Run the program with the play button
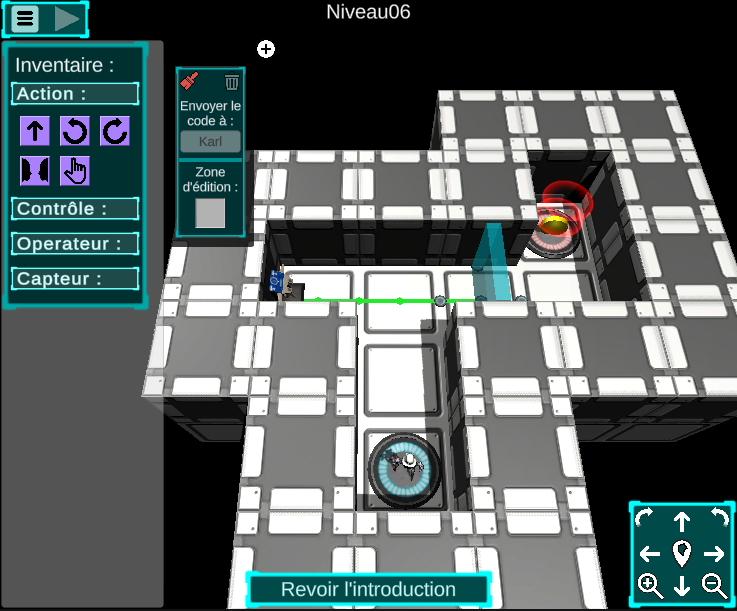The height and width of the screenshot is (611, 737). click(x=67, y=18)
